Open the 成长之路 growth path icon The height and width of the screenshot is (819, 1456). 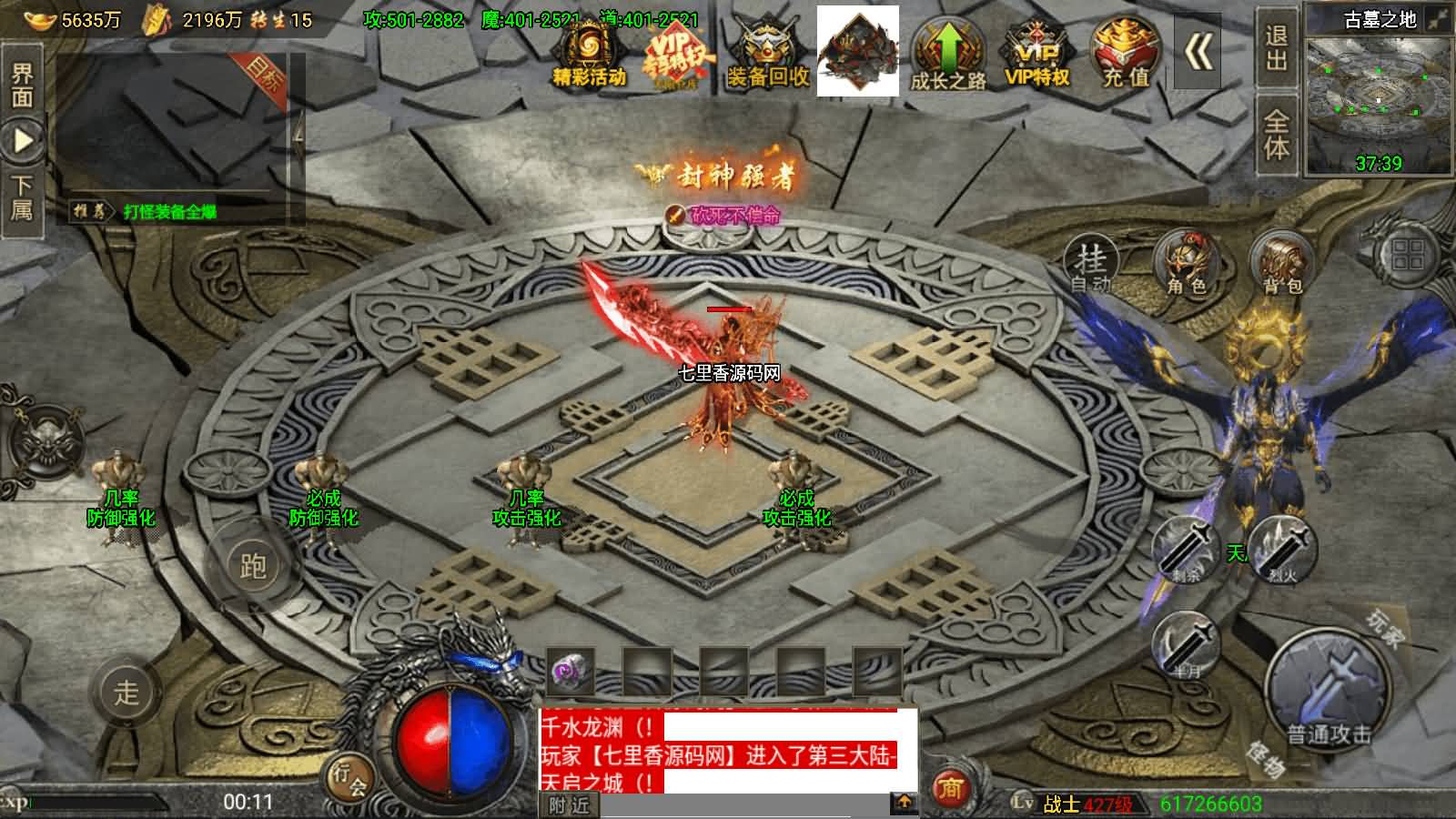tap(948, 53)
